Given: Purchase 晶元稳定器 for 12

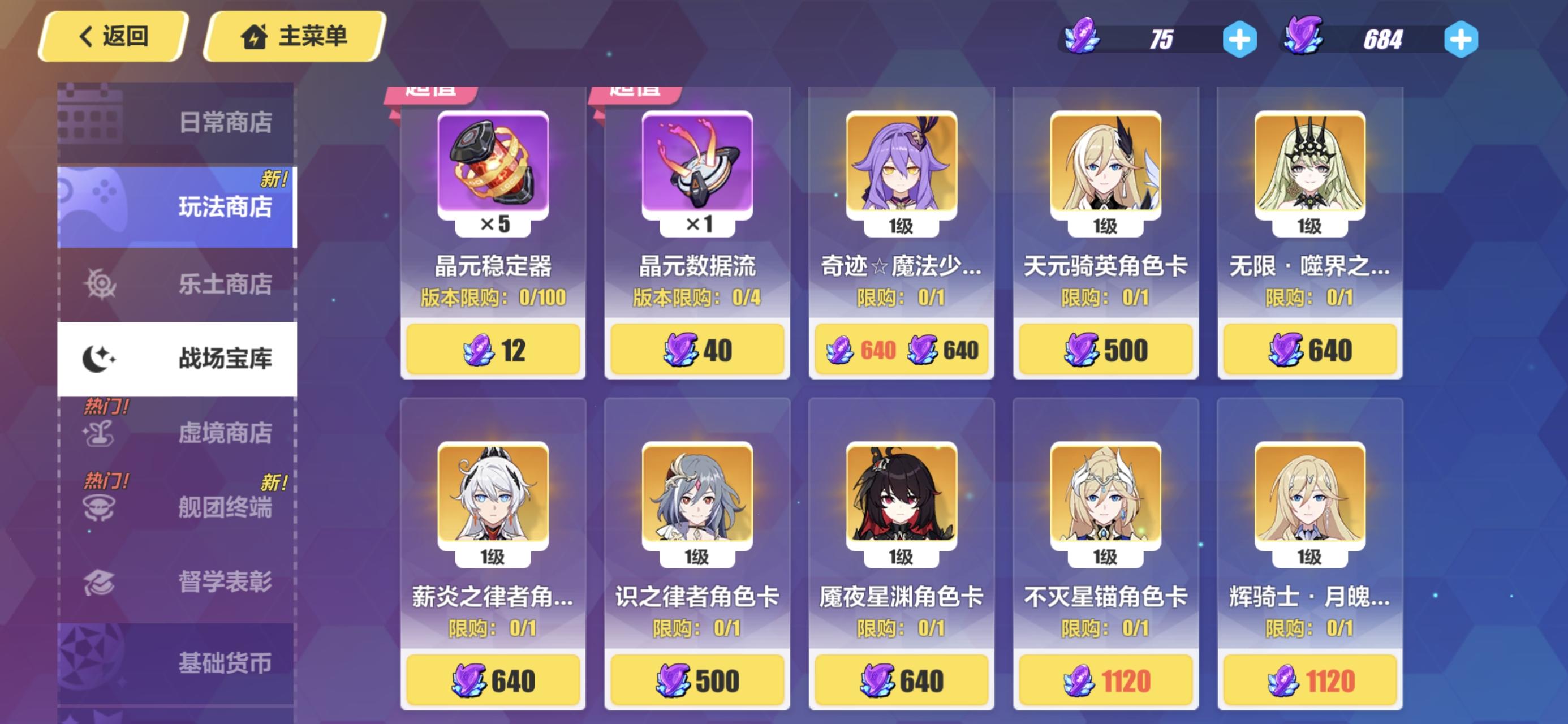Looking at the screenshot, I should coord(493,348).
